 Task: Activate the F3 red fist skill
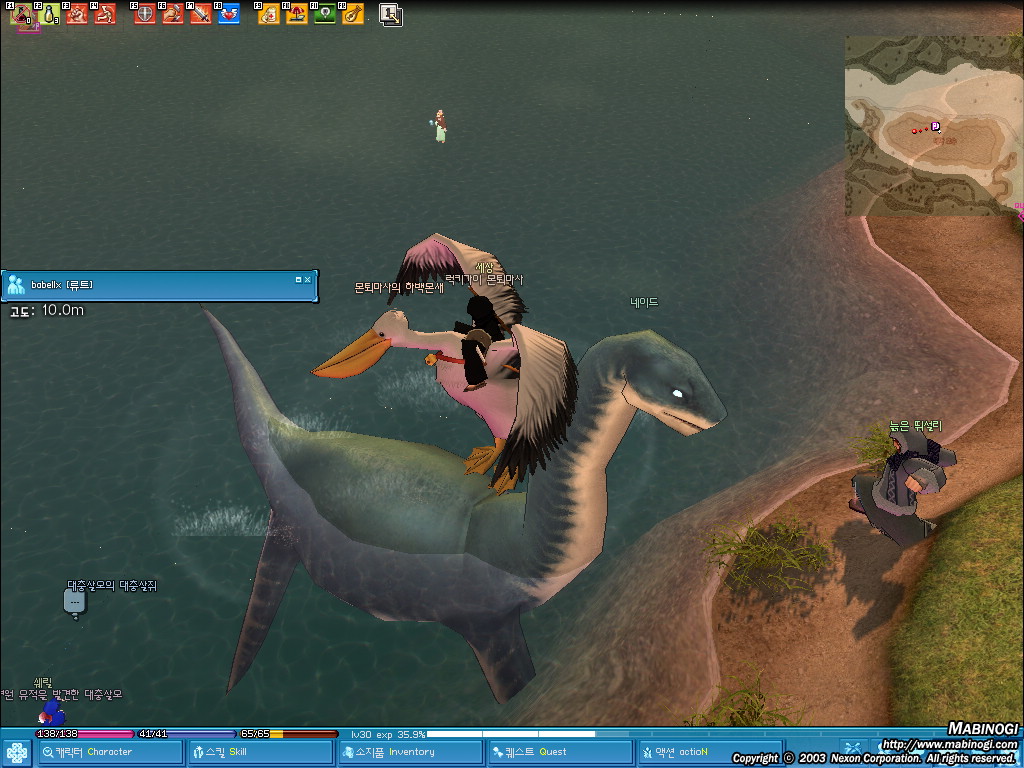point(77,14)
